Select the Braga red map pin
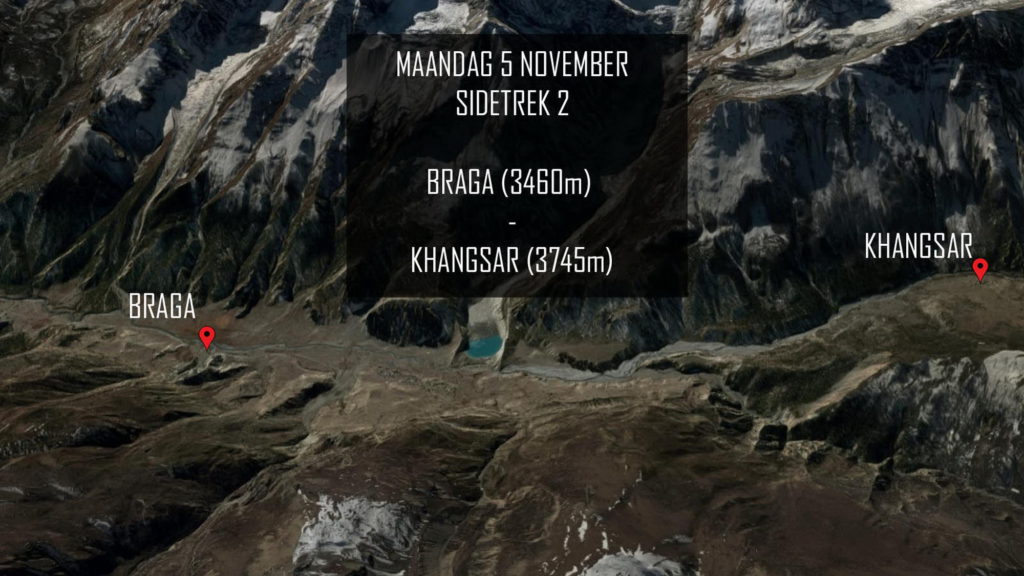The height and width of the screenshot is (576, 1024). (207, 337)
